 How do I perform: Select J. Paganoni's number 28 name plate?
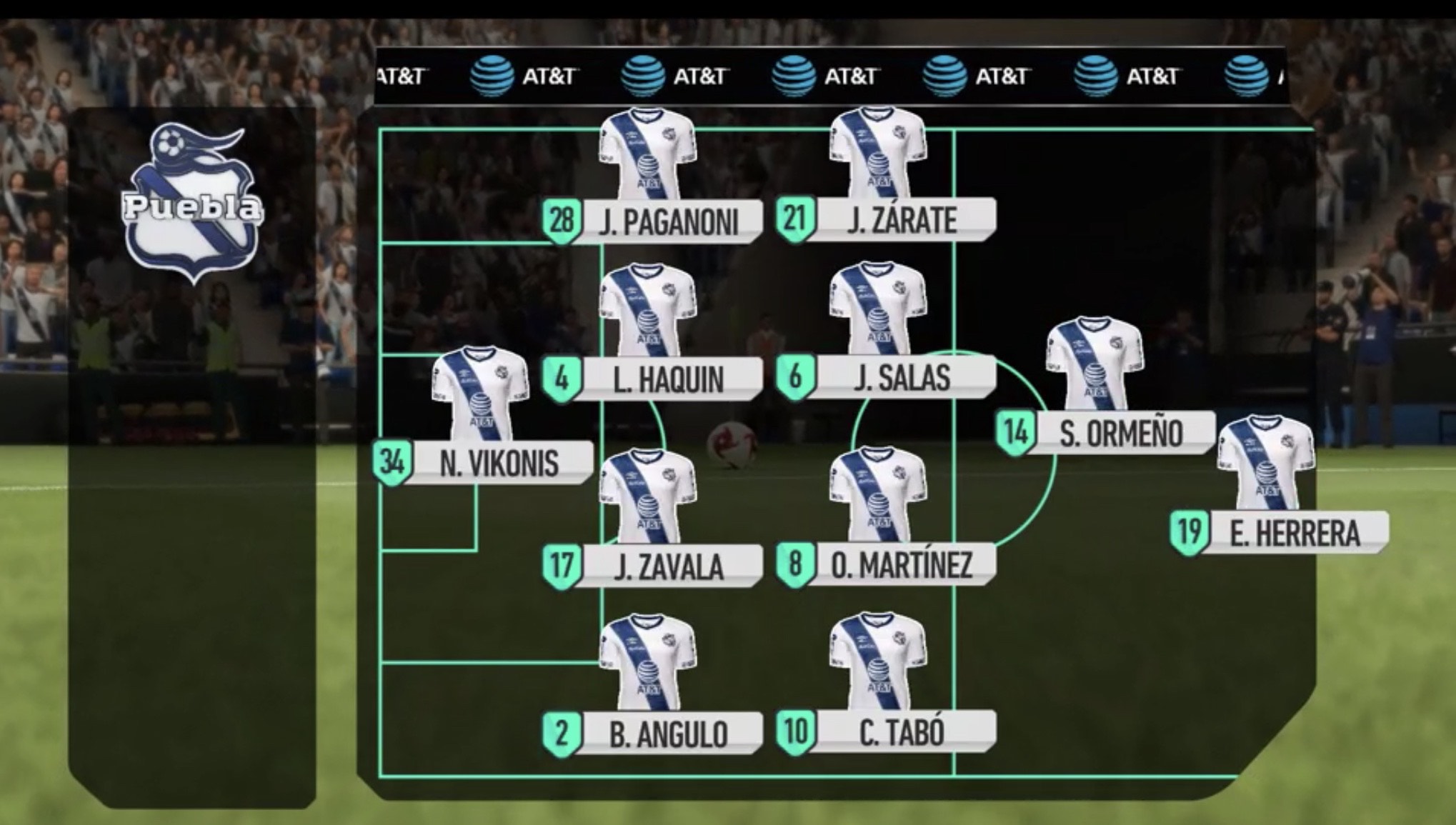(x=652, y=221)
